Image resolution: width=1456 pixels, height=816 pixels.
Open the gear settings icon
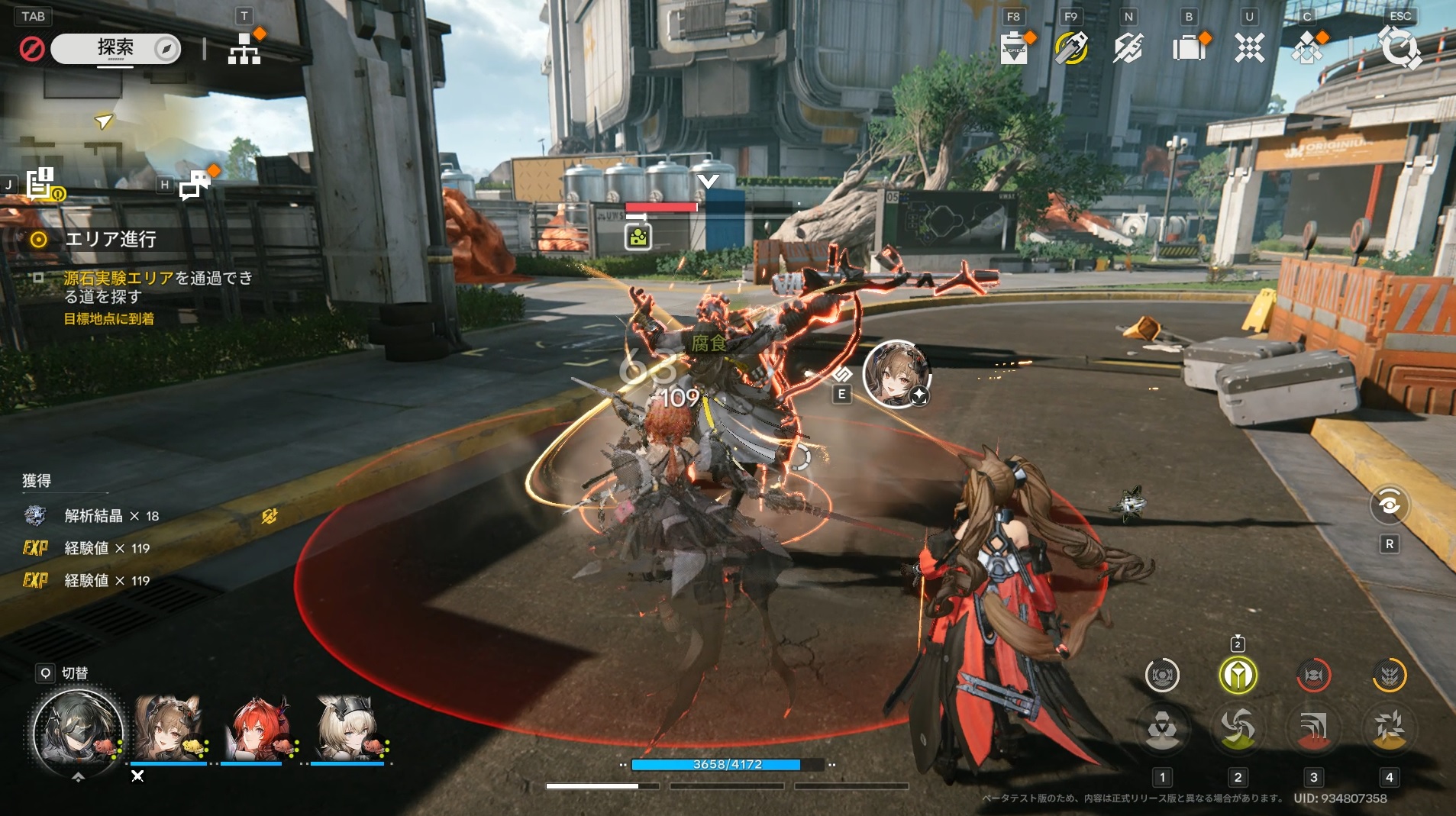[x=1400, y=49]
